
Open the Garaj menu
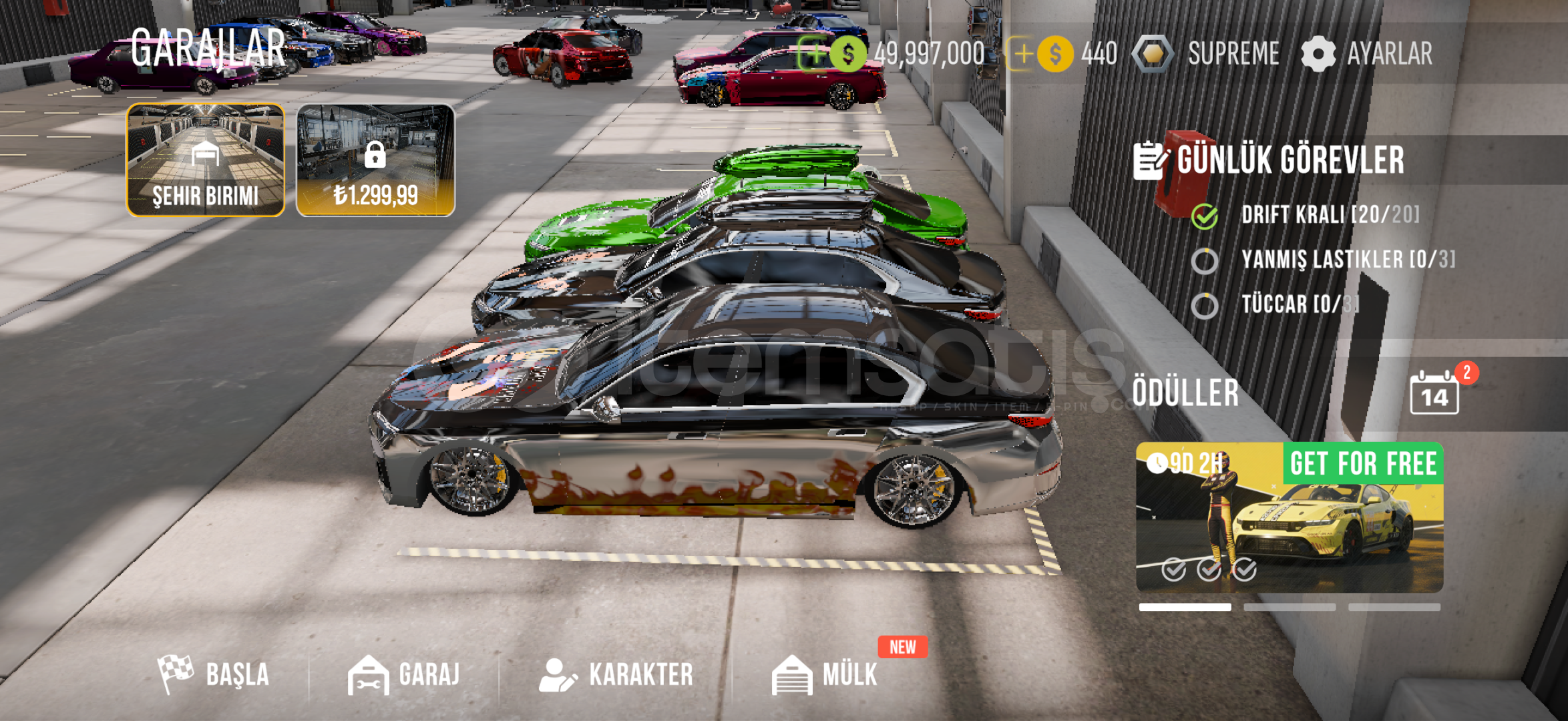[x=404, y=674]
